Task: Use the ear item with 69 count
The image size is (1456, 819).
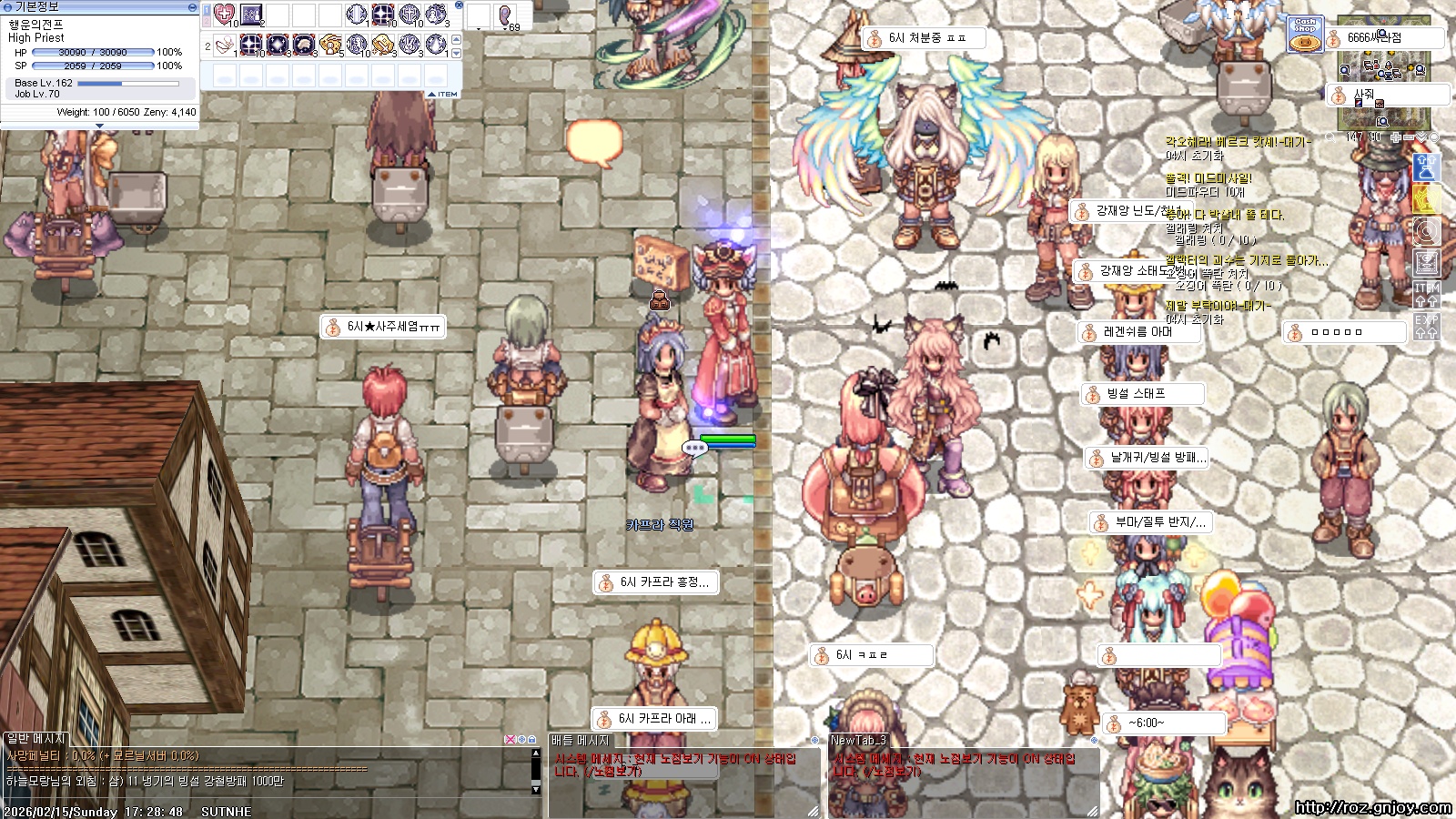Action: [505, 15]
